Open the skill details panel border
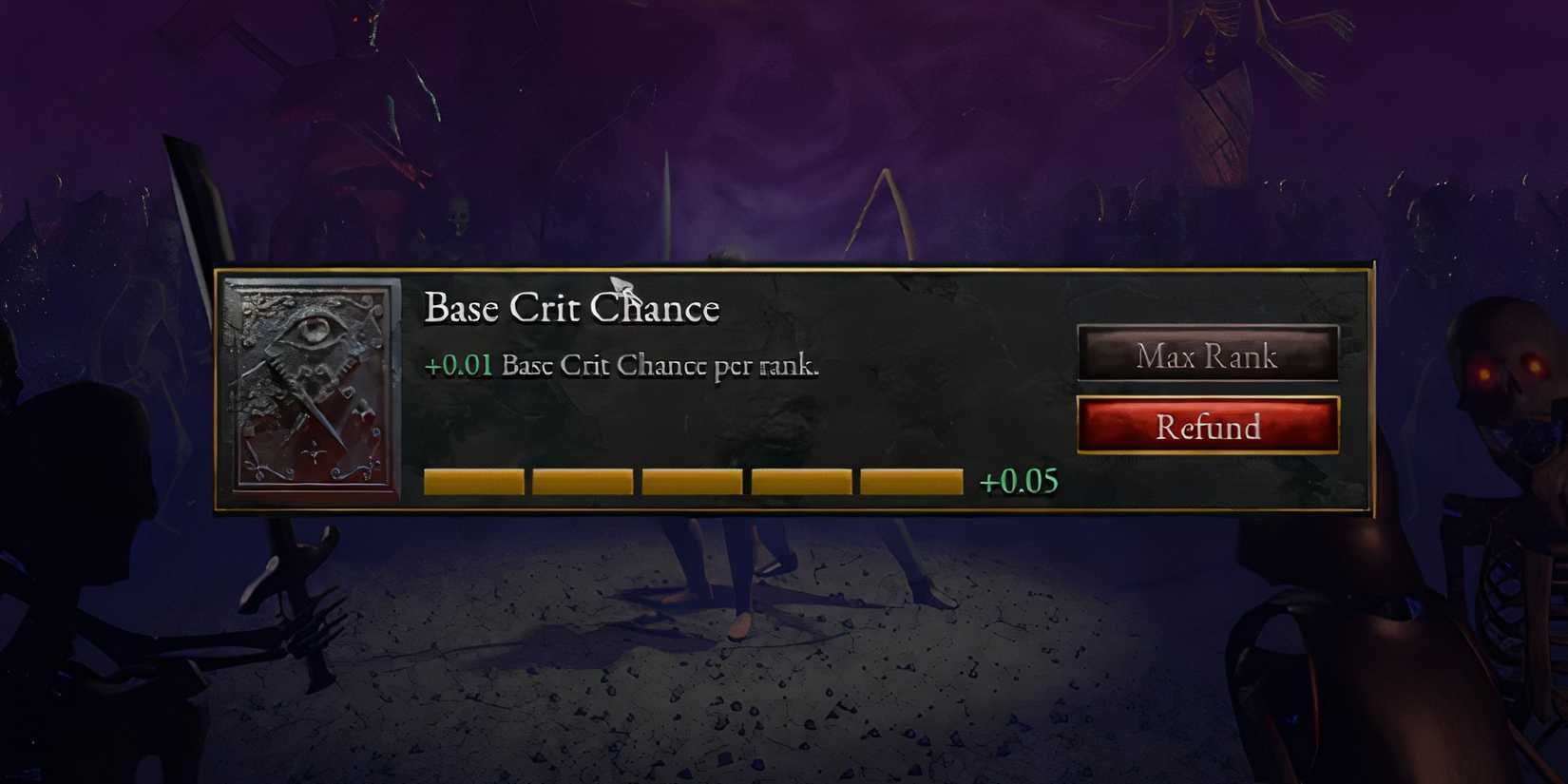Screen dimensions: 1568x784 [x=794, y=264]
